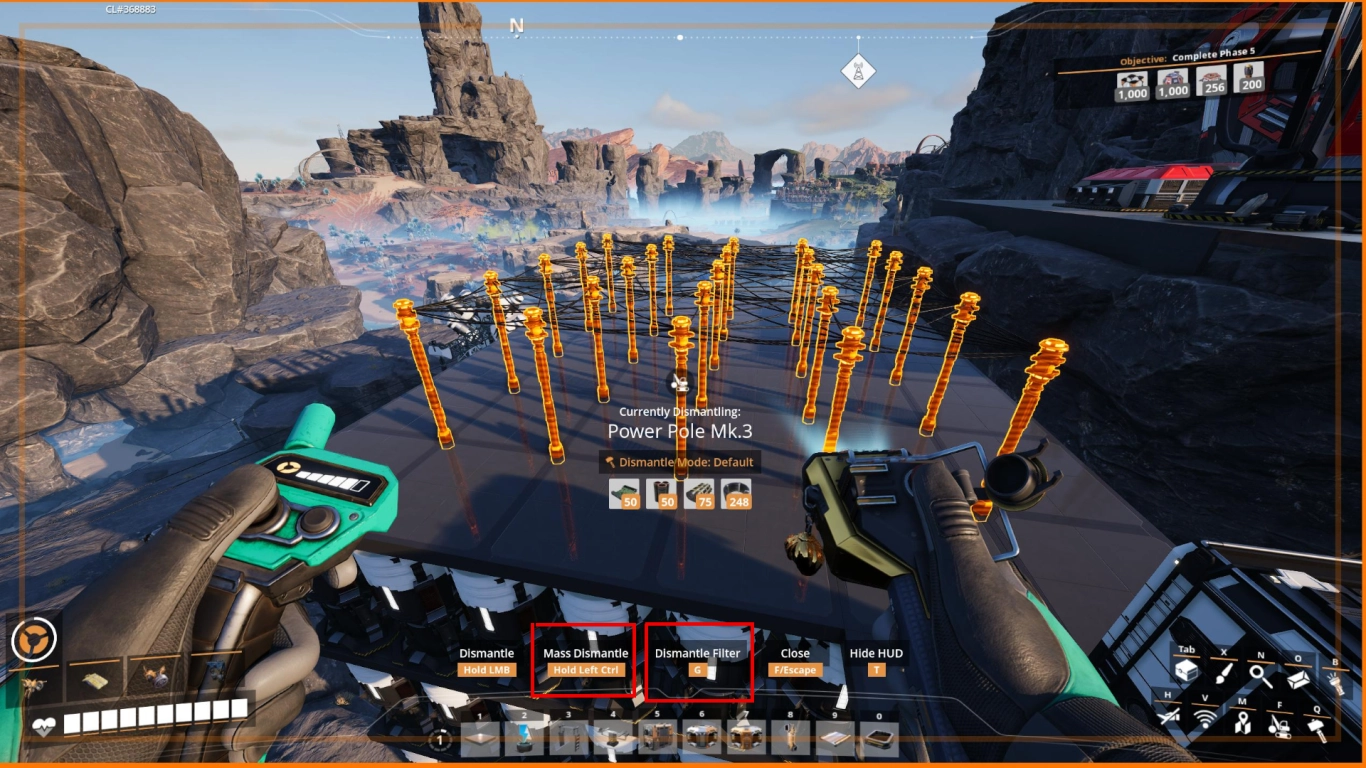
Task: Open the message log envelope icon
Action: [x=1299, y=678]
